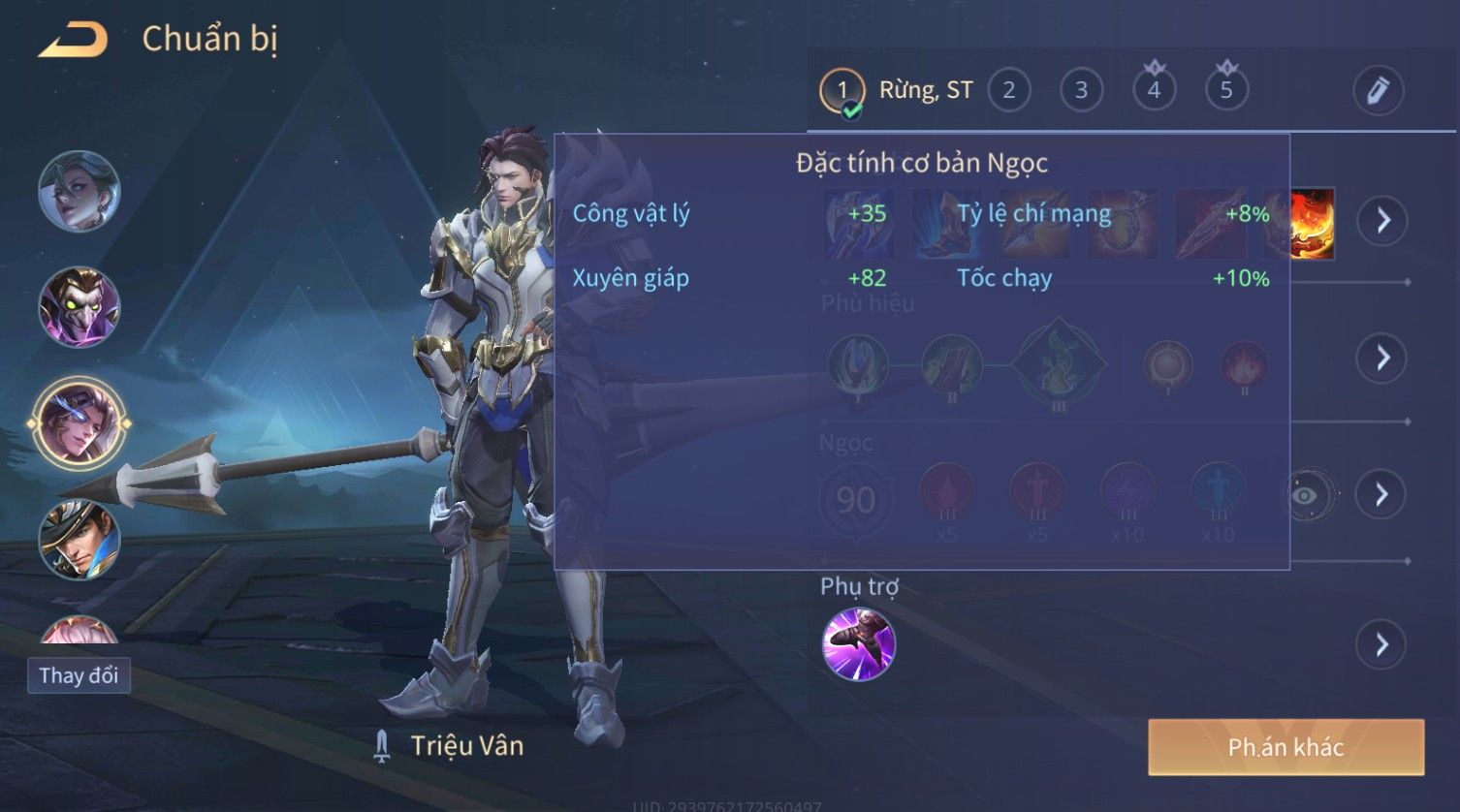Edit the preset with the pencil icon
The width and height of the screenshot is (1460, 812).
point(1378,91)
